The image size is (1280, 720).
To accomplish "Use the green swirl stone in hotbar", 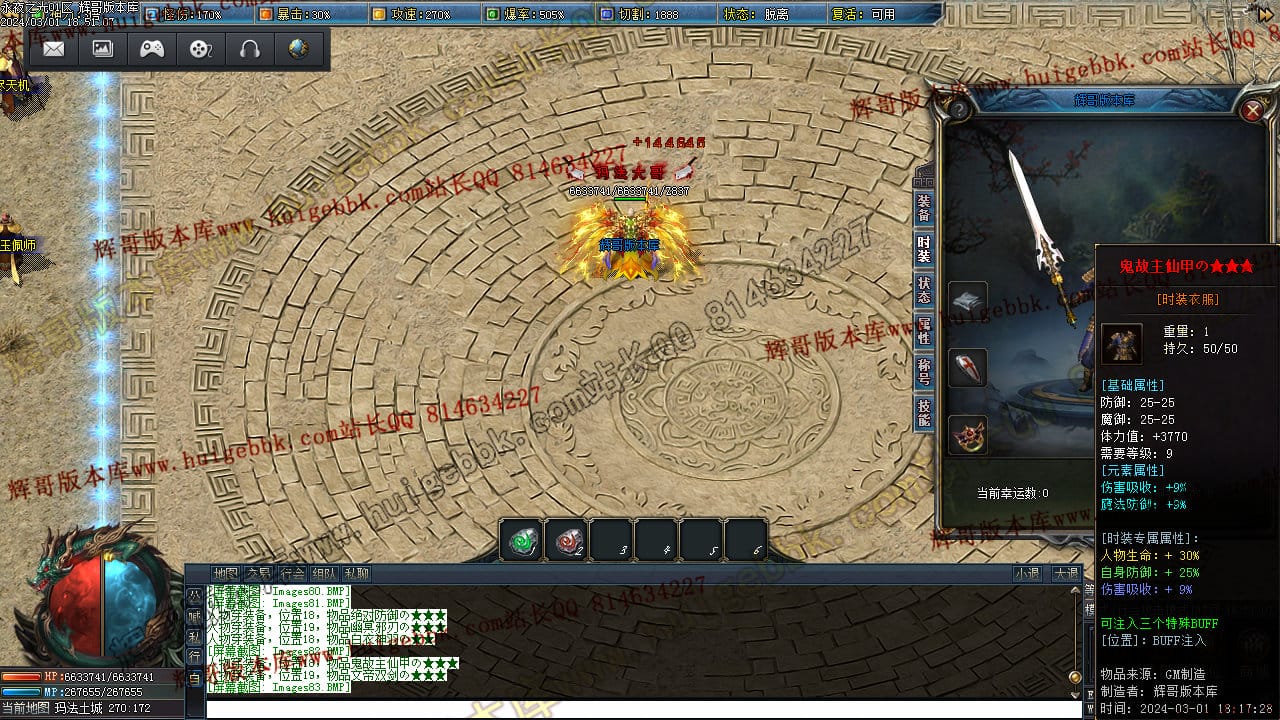I will (521, 541).
